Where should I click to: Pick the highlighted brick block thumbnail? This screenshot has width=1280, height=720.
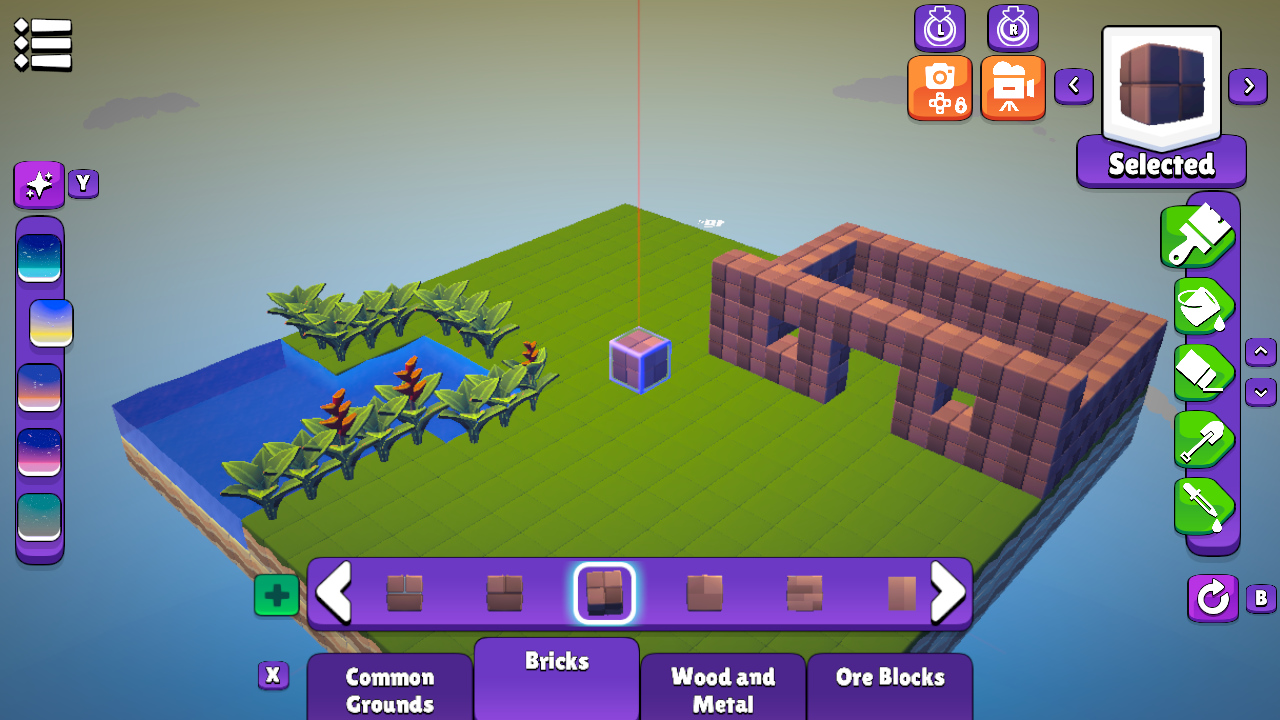(x=603, y=593)
